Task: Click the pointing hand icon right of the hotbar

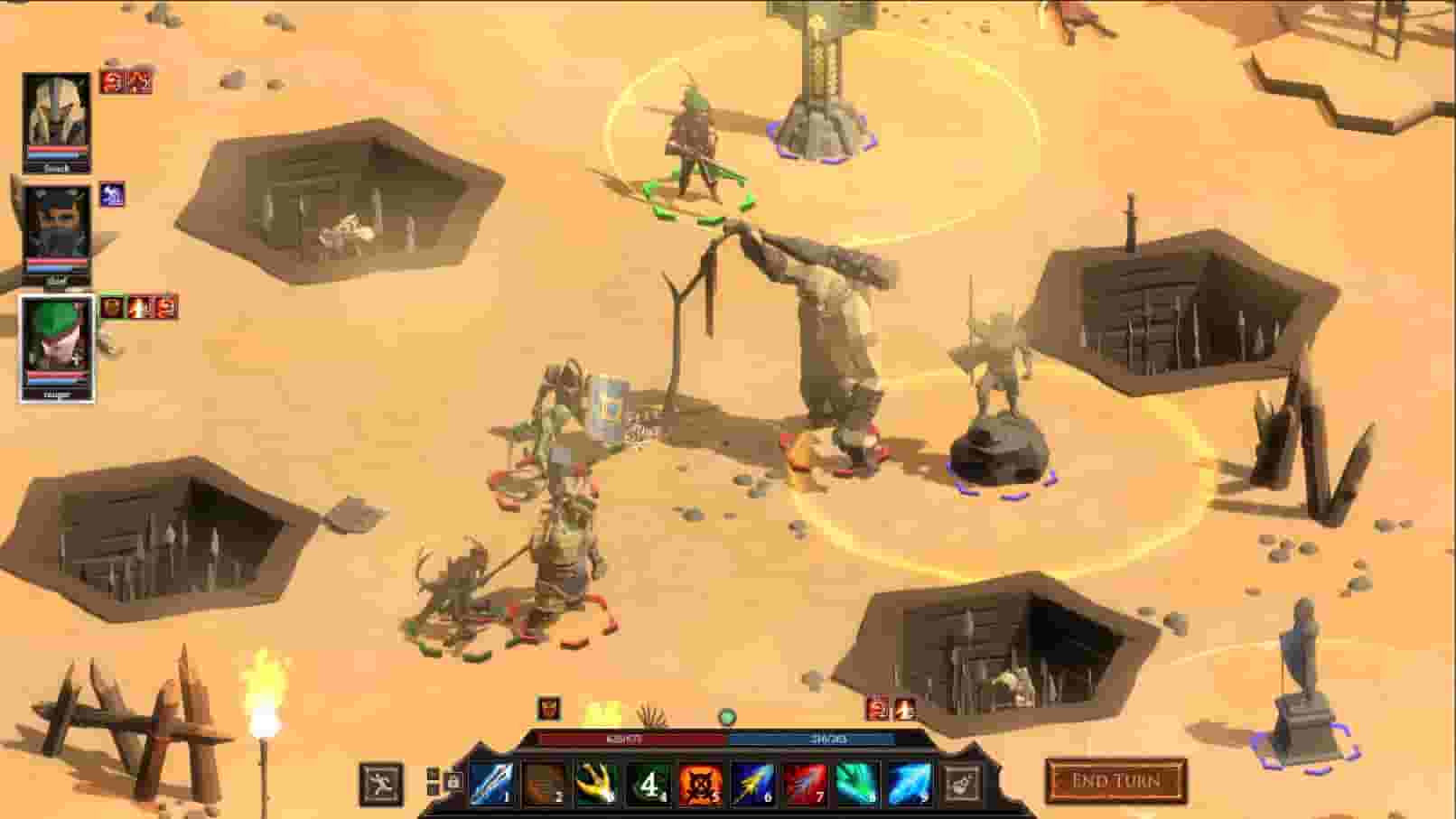Action: point(959,783)
